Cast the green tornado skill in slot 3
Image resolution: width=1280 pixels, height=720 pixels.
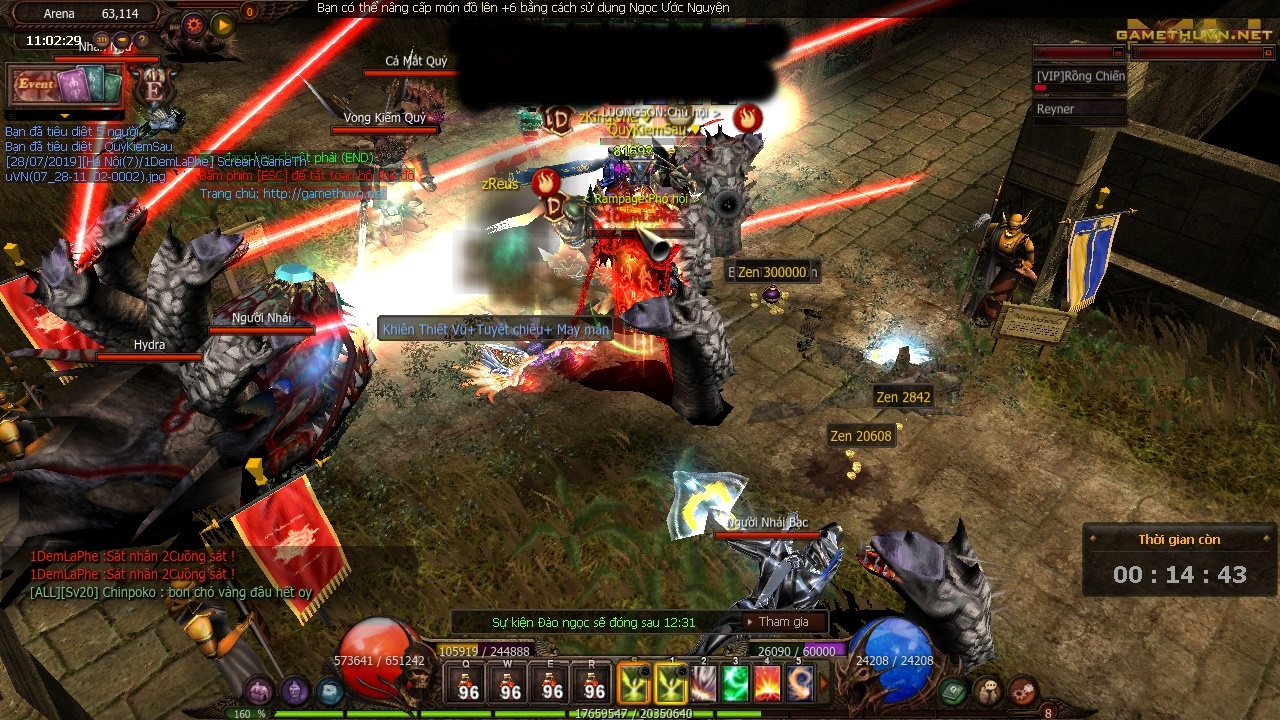coord(735,684)
